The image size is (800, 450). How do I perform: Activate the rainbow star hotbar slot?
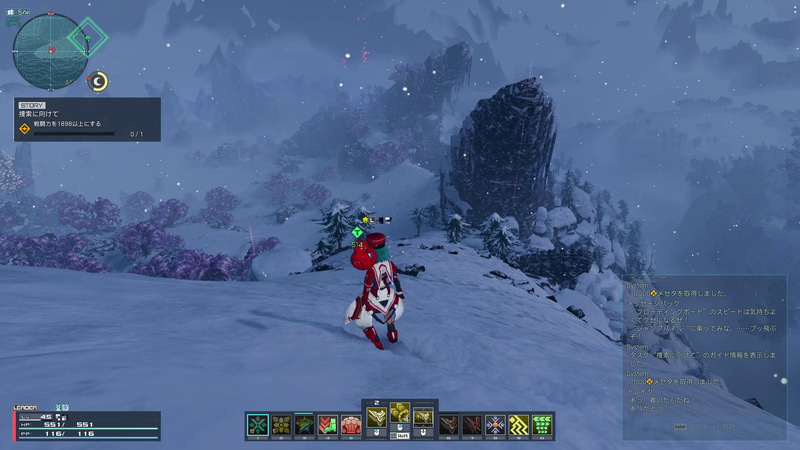click(304, 425)
